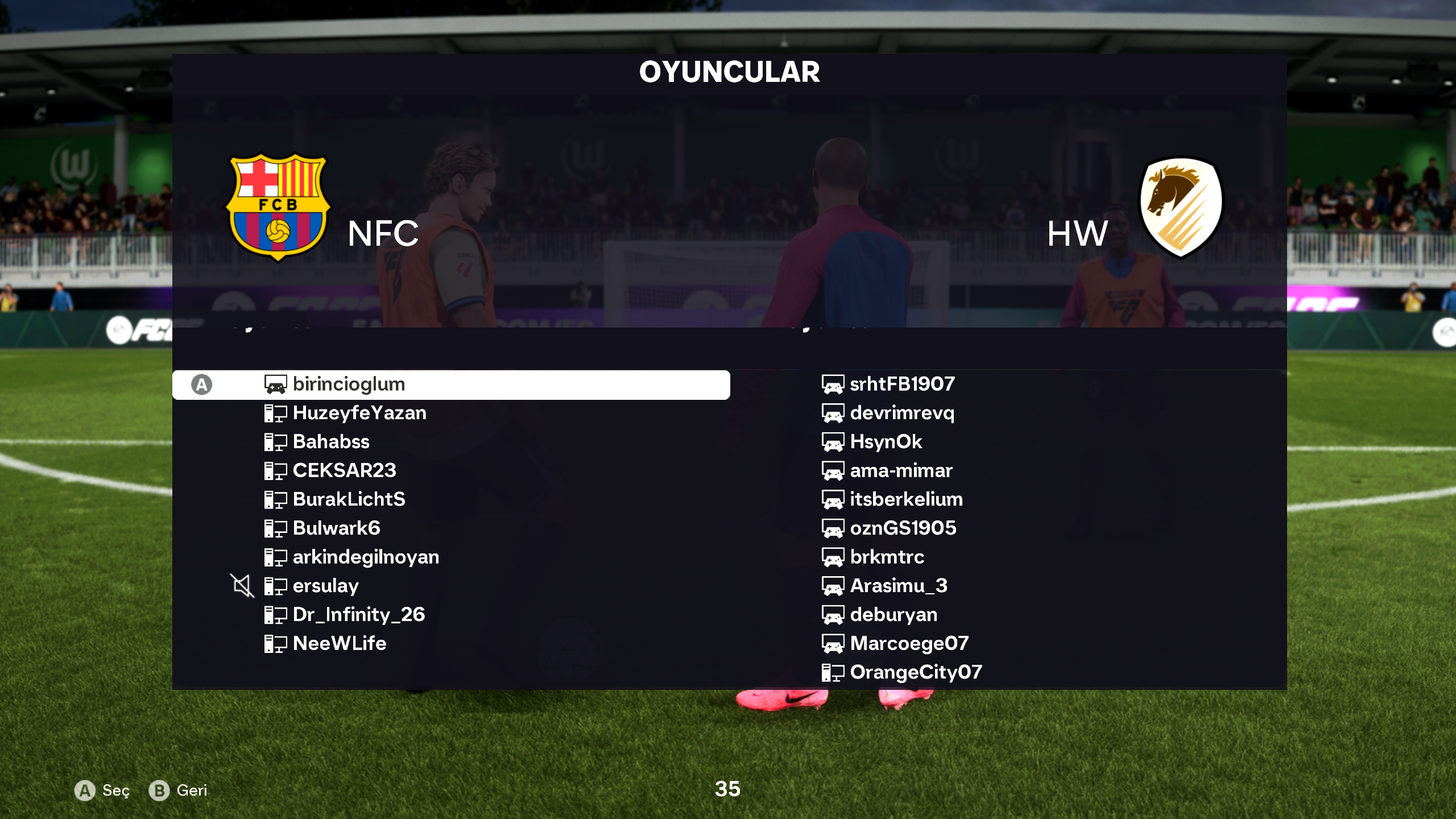
Task: Choose the Bulwark6 player entry
Action: click(336, 528)
